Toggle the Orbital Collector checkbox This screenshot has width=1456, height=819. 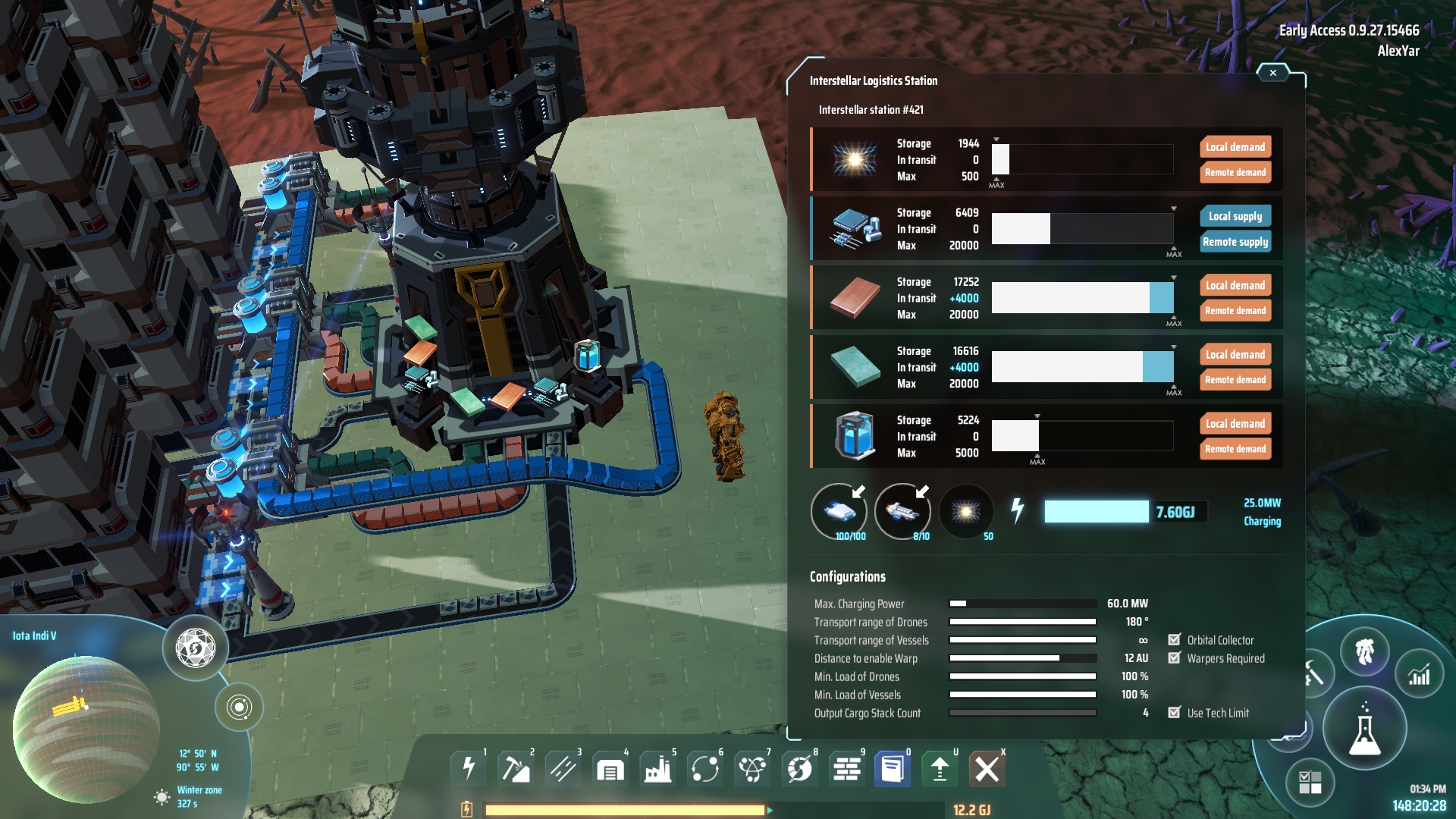click(1175, 640)
